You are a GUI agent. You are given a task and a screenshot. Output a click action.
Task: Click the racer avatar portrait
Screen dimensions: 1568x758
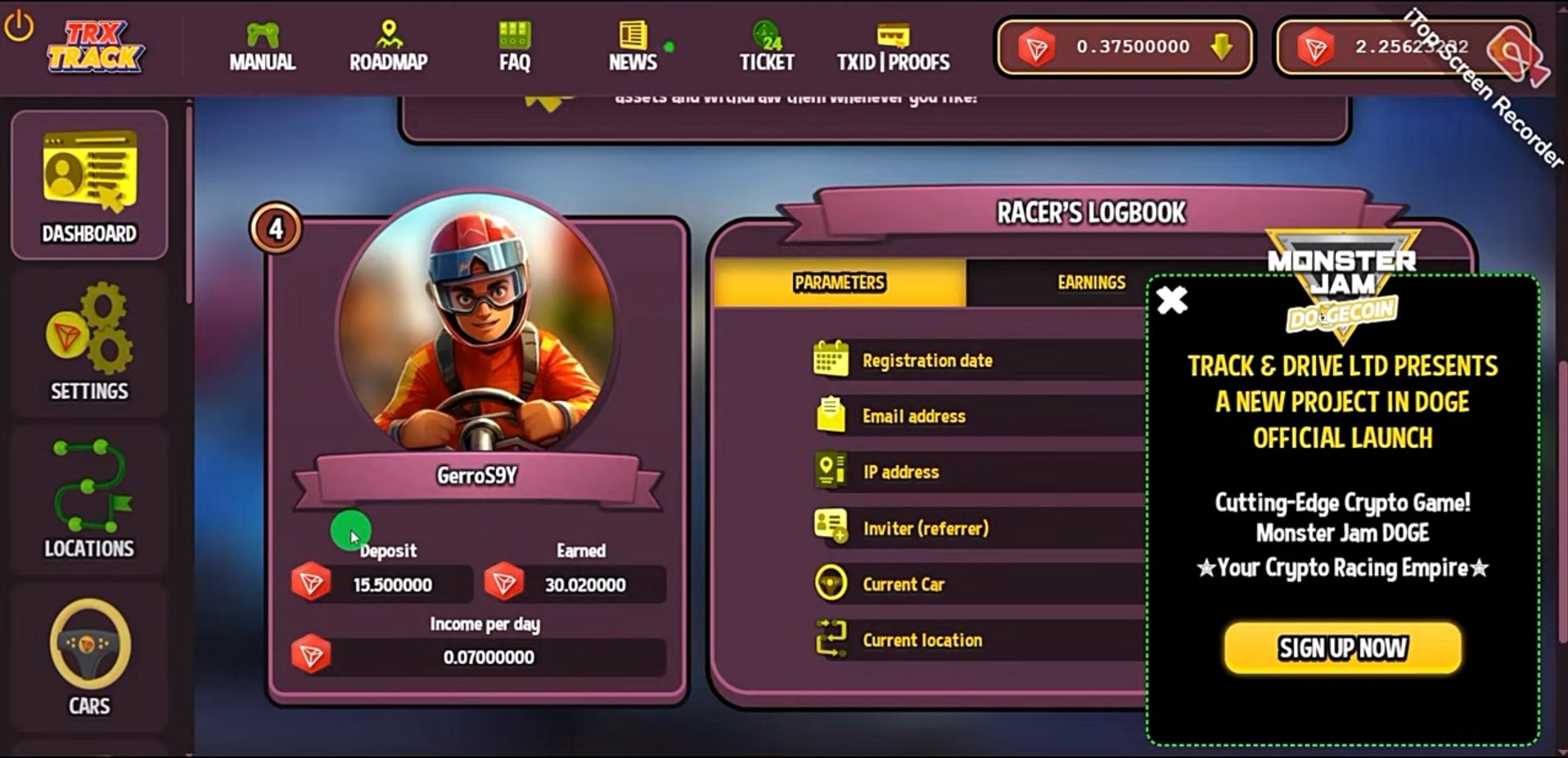(478, 322)
